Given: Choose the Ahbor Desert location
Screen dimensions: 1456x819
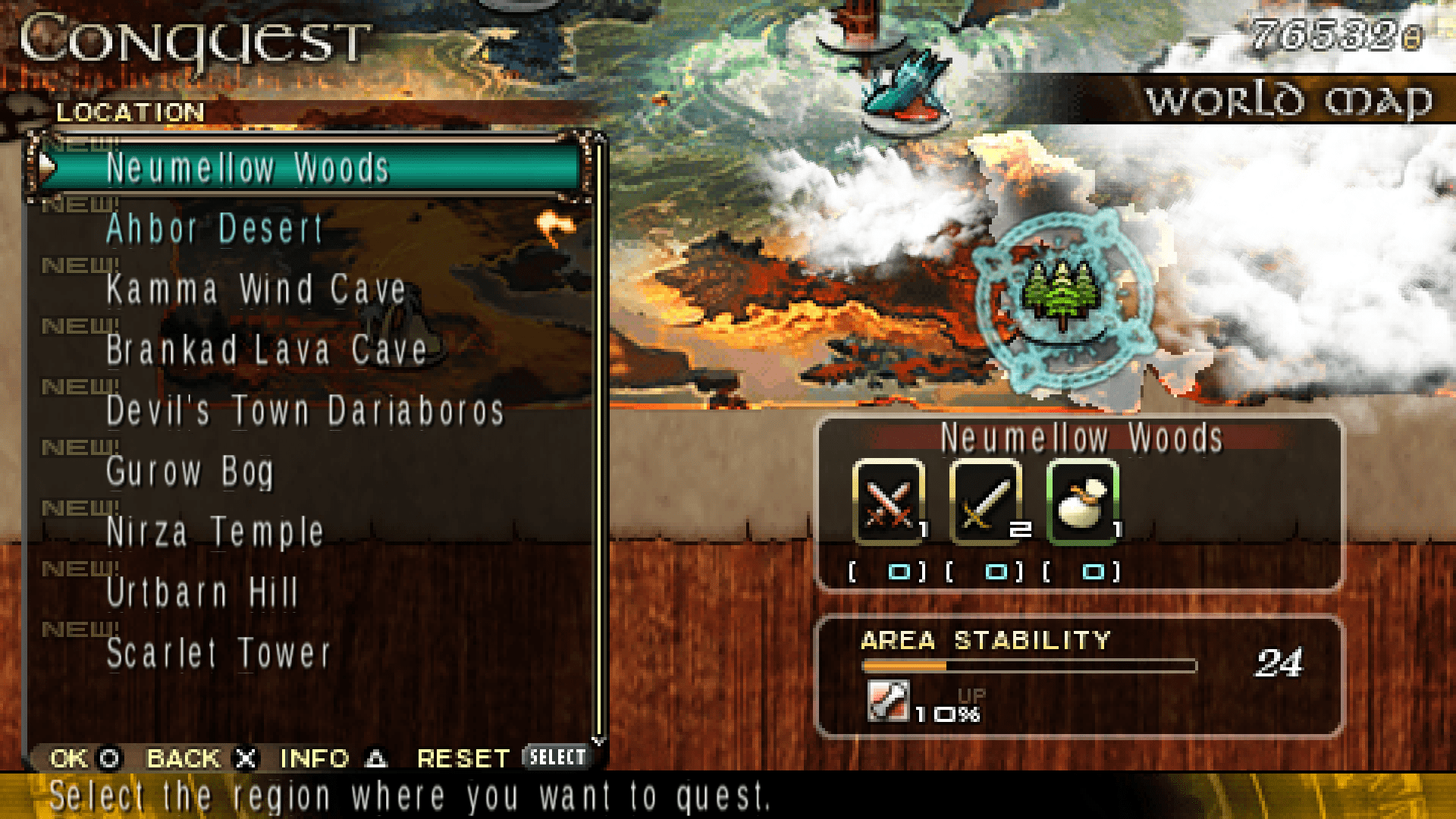Looking at the screenshot, I should click(x=215, y=229).
